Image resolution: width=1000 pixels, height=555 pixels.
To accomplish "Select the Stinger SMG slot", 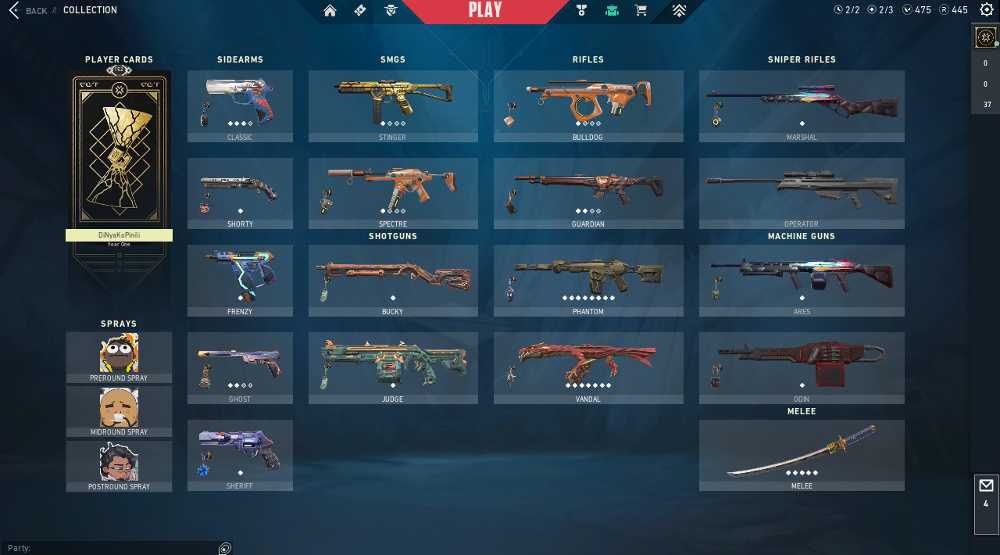I will click(x=392, y=106).
